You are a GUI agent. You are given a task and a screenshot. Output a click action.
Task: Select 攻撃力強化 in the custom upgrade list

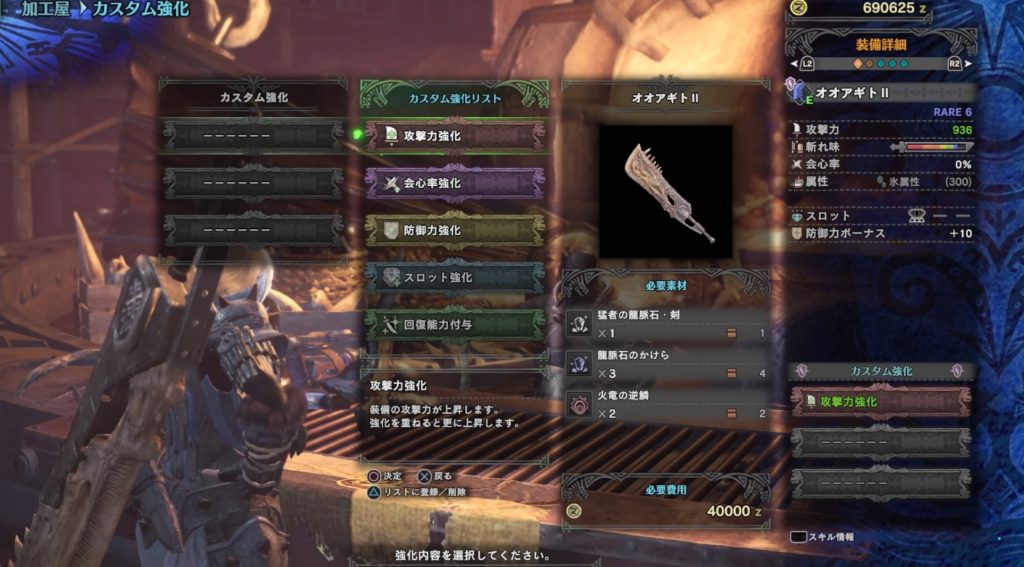455,136
